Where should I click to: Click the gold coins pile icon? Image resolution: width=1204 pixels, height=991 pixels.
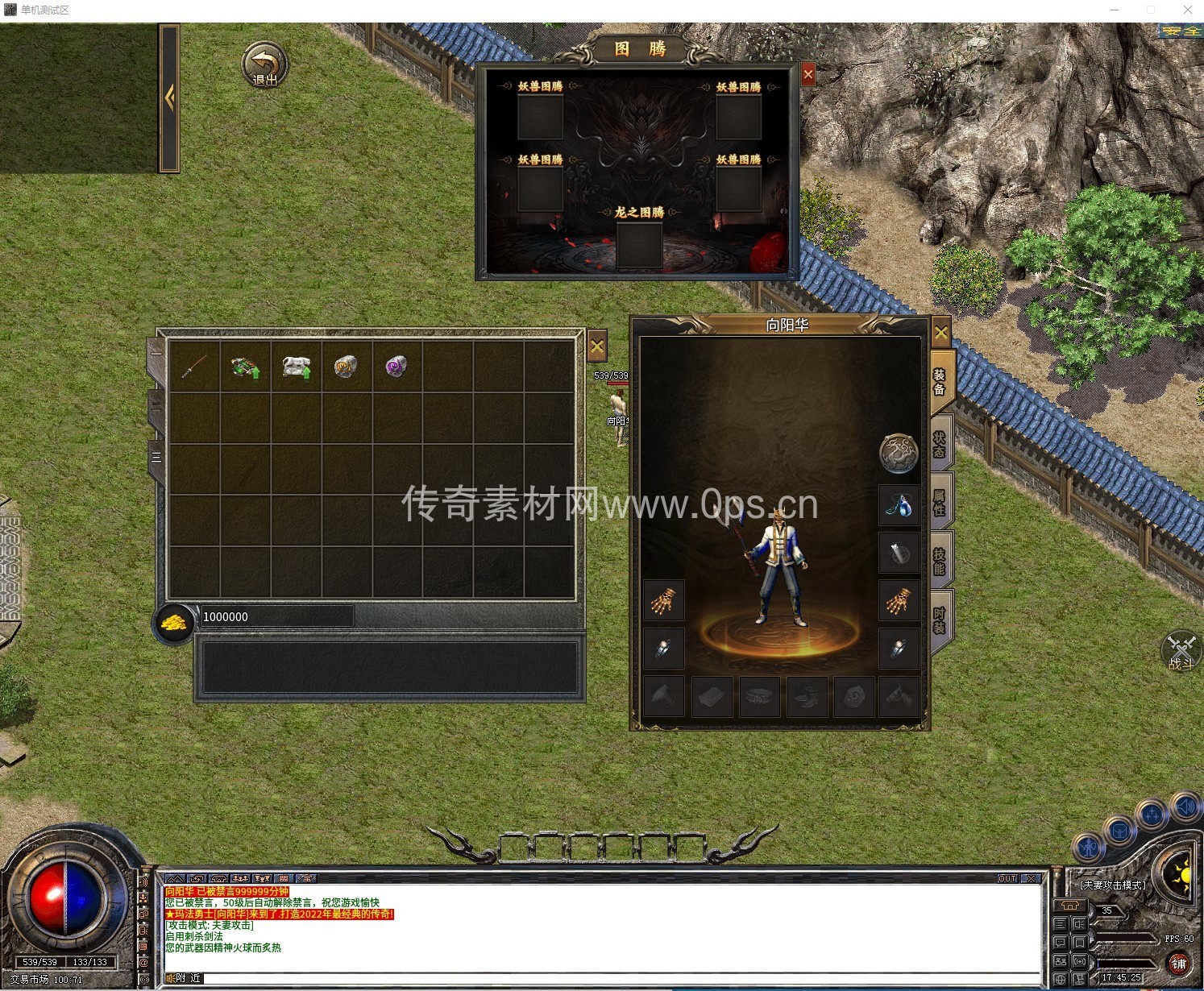[173, 623]
